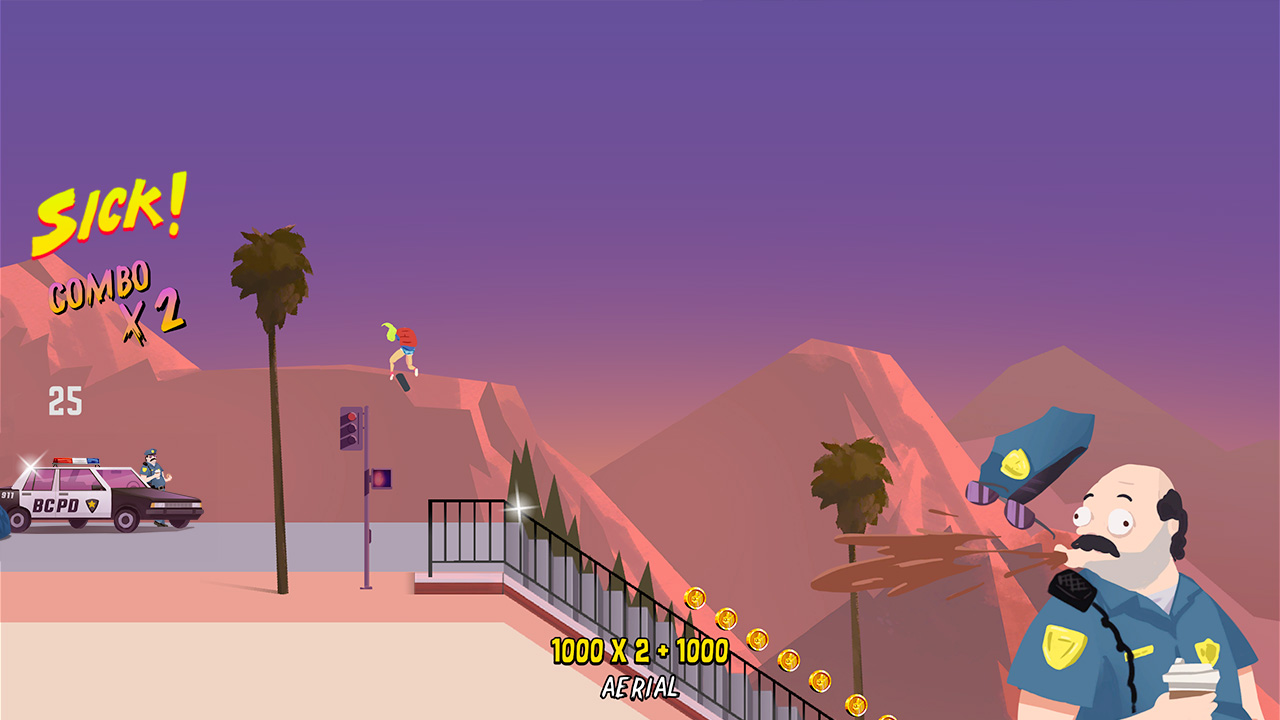This screenshot has width=1280, height=720.
Task: Select the AERIAL trick name text
Action: pos(639,687)
